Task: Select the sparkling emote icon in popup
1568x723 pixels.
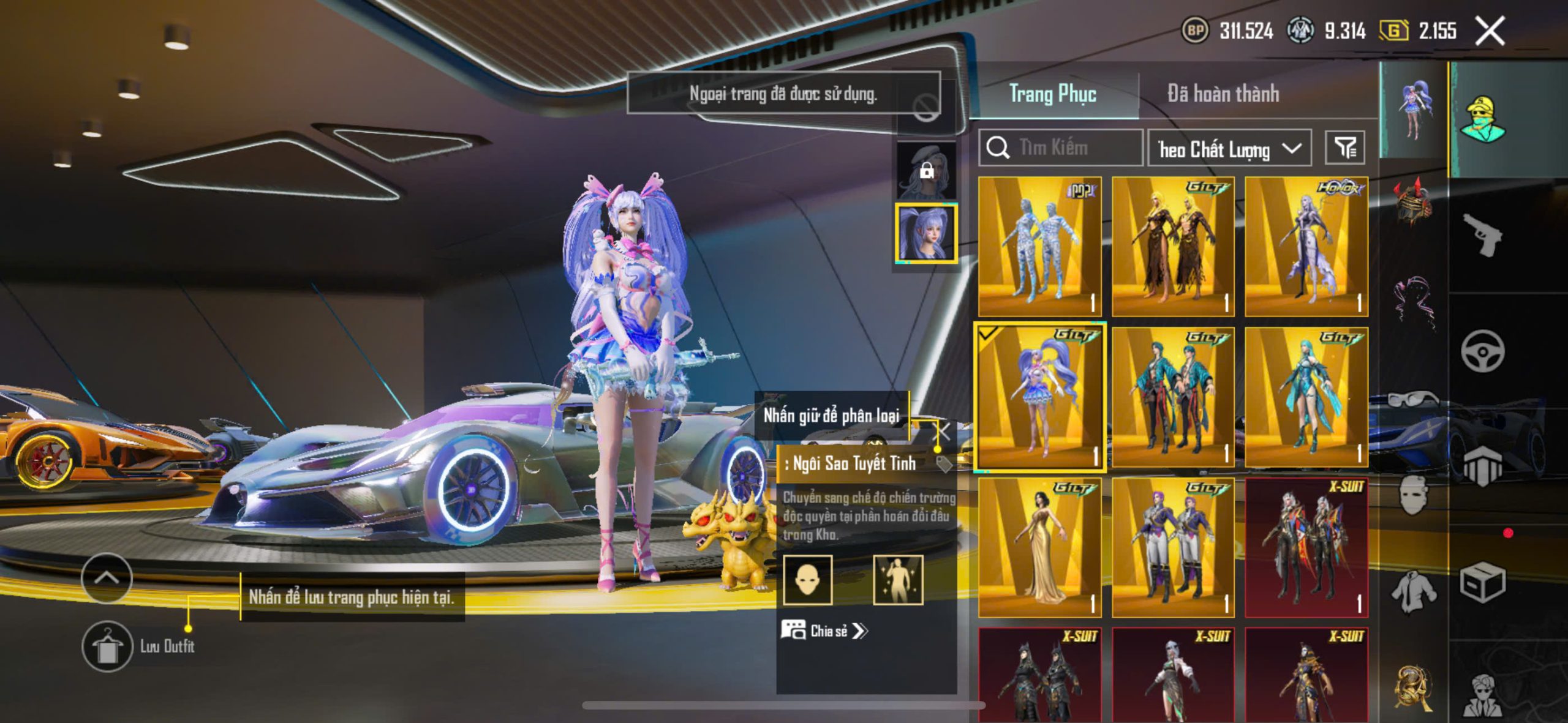Action: [x=897, y=579]
